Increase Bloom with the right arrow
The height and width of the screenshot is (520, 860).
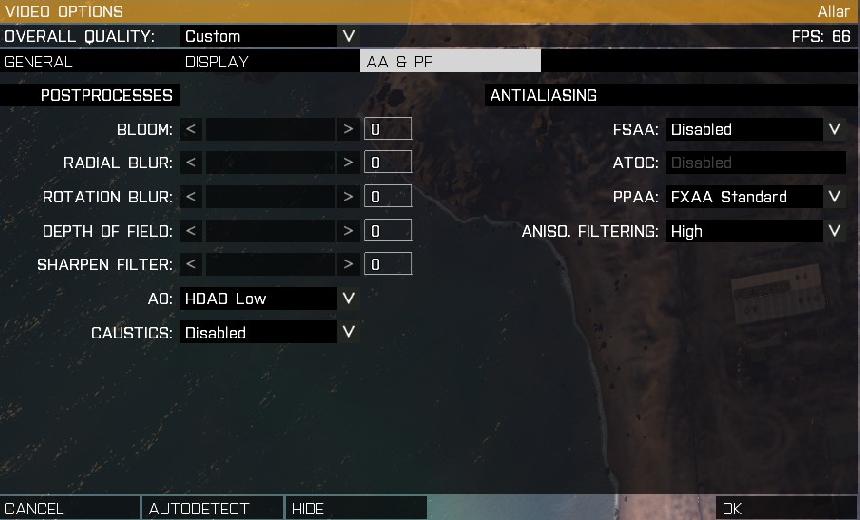(348, 129)
